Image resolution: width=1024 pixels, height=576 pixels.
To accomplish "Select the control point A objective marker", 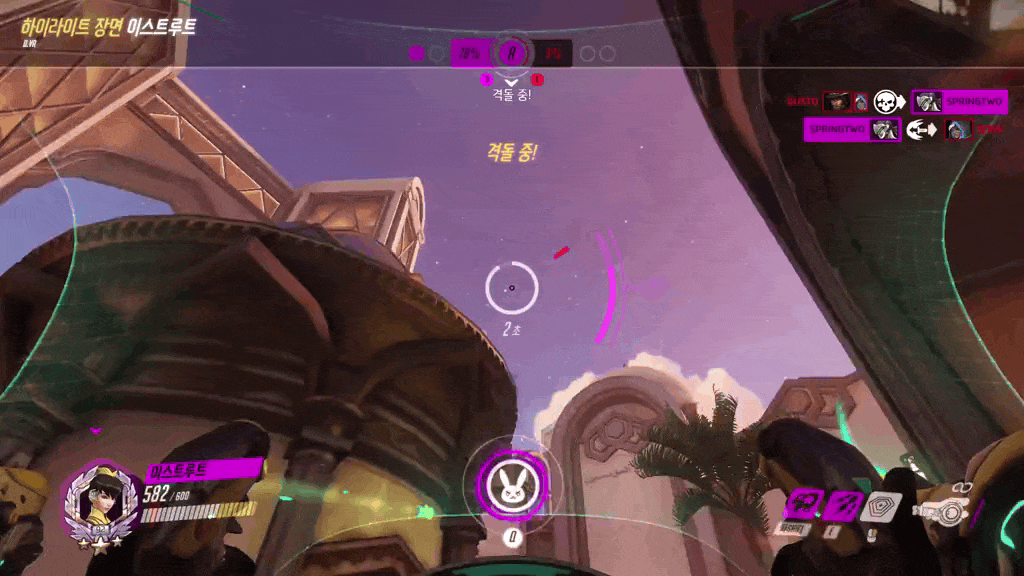I will point(512,53).
